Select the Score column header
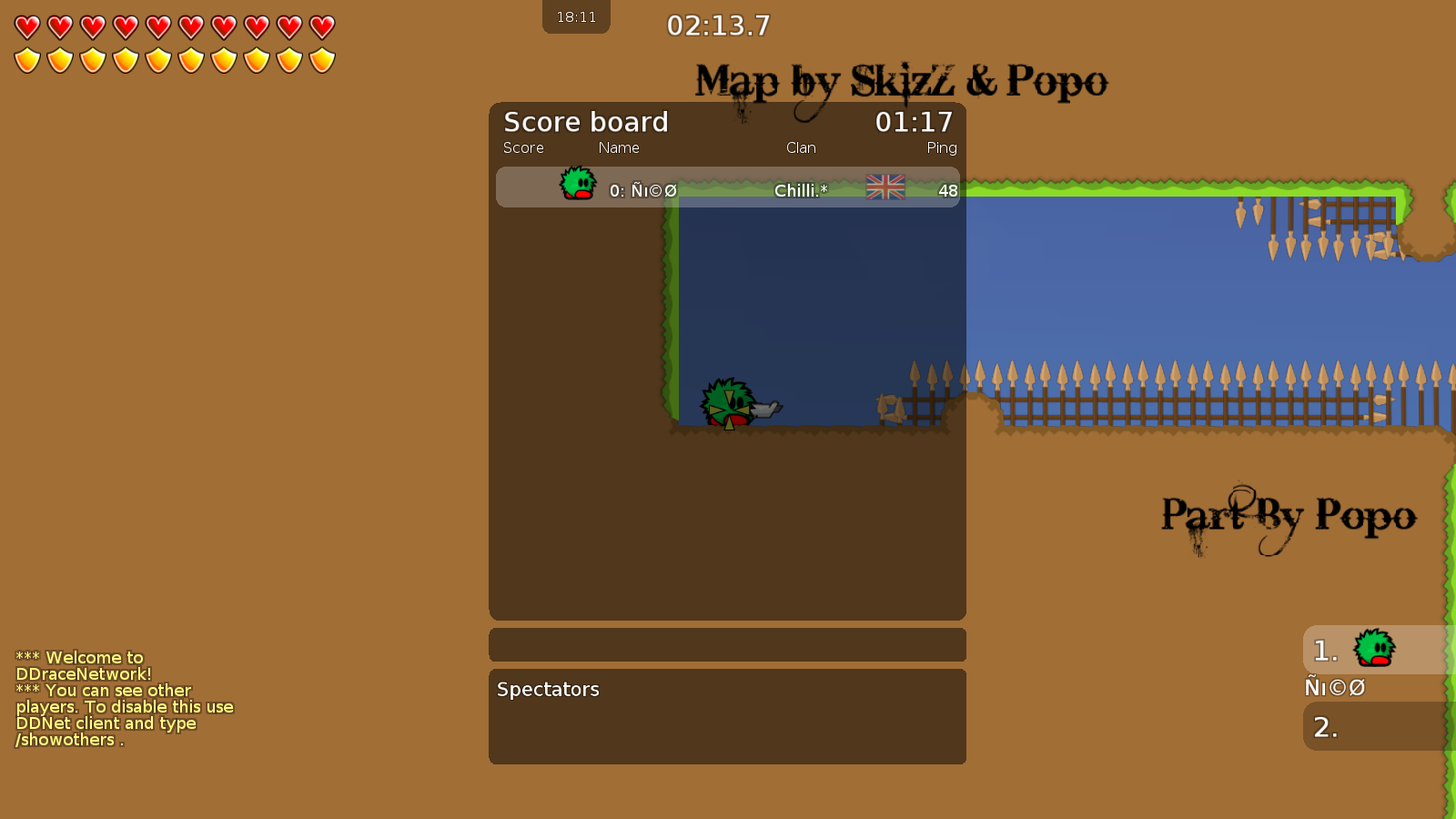Viewport: 1456px width, 819px height. 524,147
